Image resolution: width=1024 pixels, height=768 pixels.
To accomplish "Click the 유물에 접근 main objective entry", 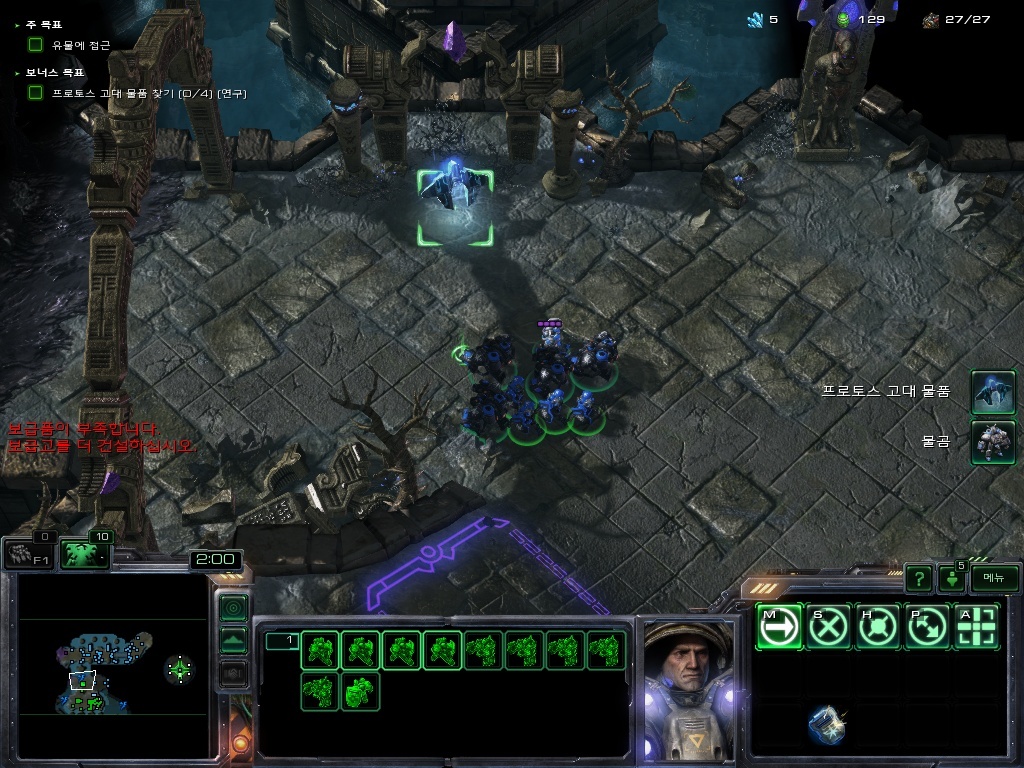I will (81, 45).
